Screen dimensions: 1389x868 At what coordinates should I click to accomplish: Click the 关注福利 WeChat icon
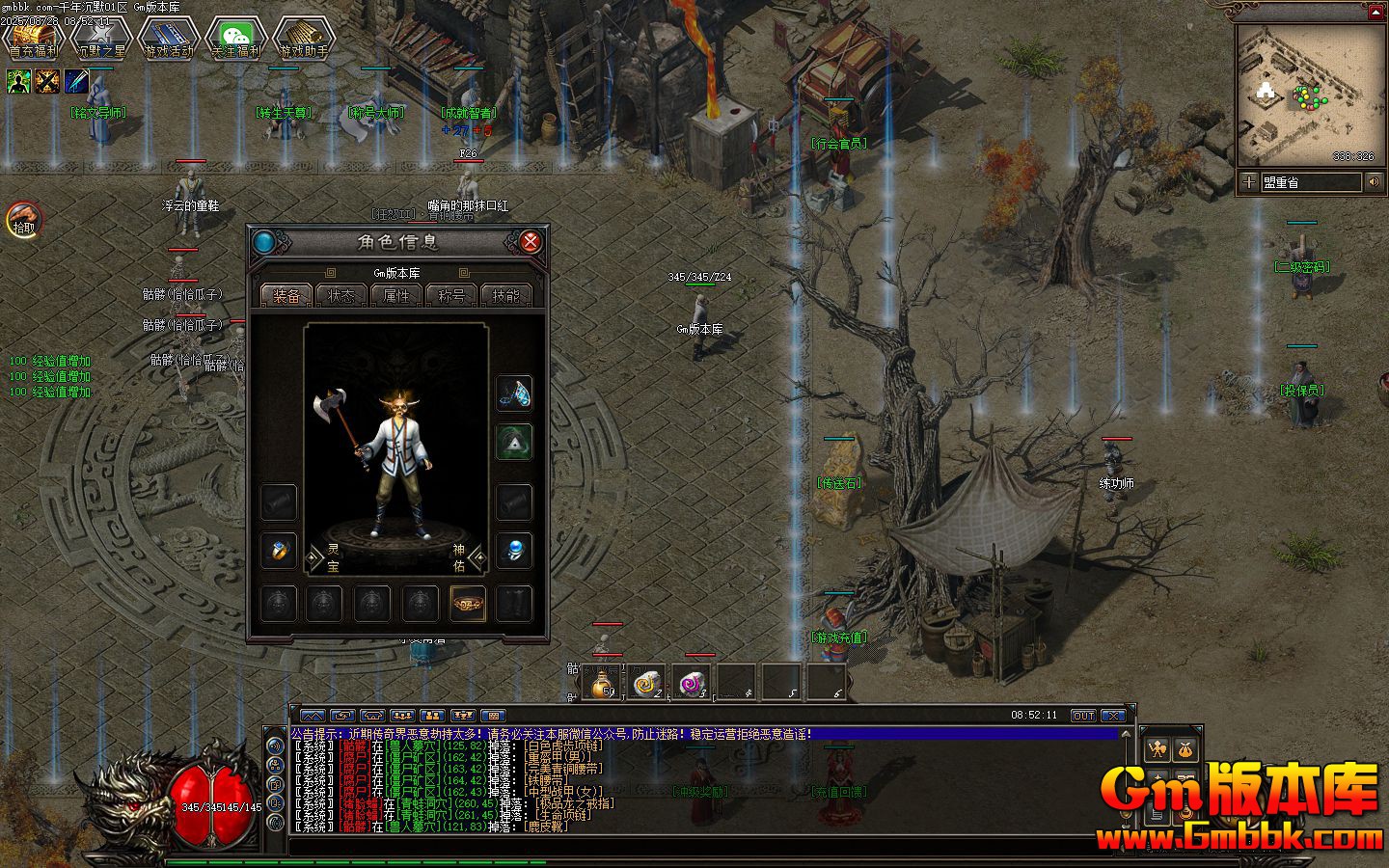236,39
